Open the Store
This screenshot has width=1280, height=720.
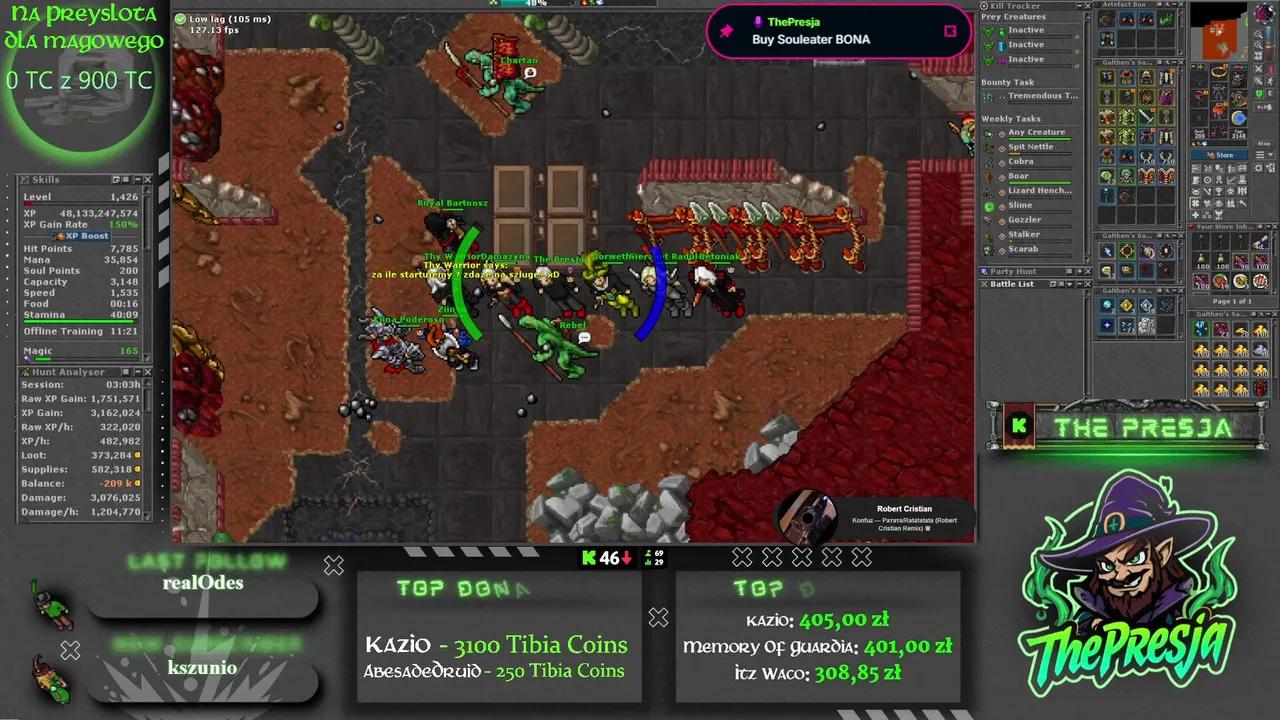click(x=1220, y=153)
